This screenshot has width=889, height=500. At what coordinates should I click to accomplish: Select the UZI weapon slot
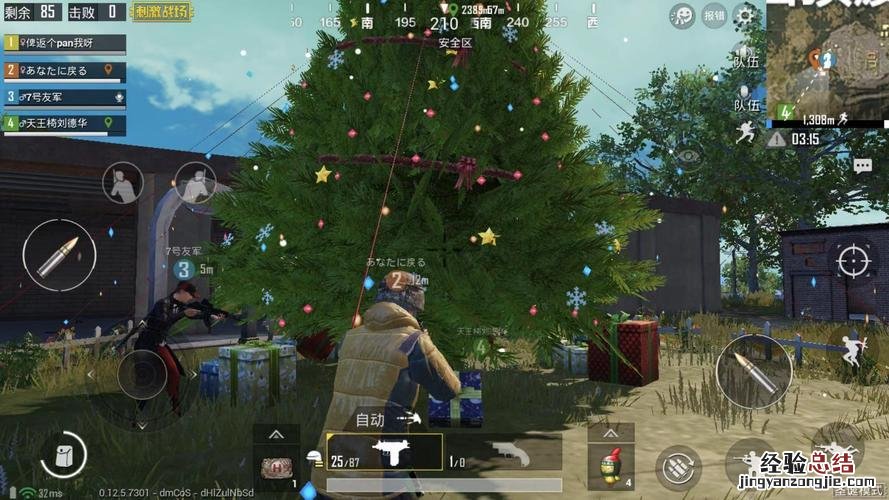(x=385, y=452)
